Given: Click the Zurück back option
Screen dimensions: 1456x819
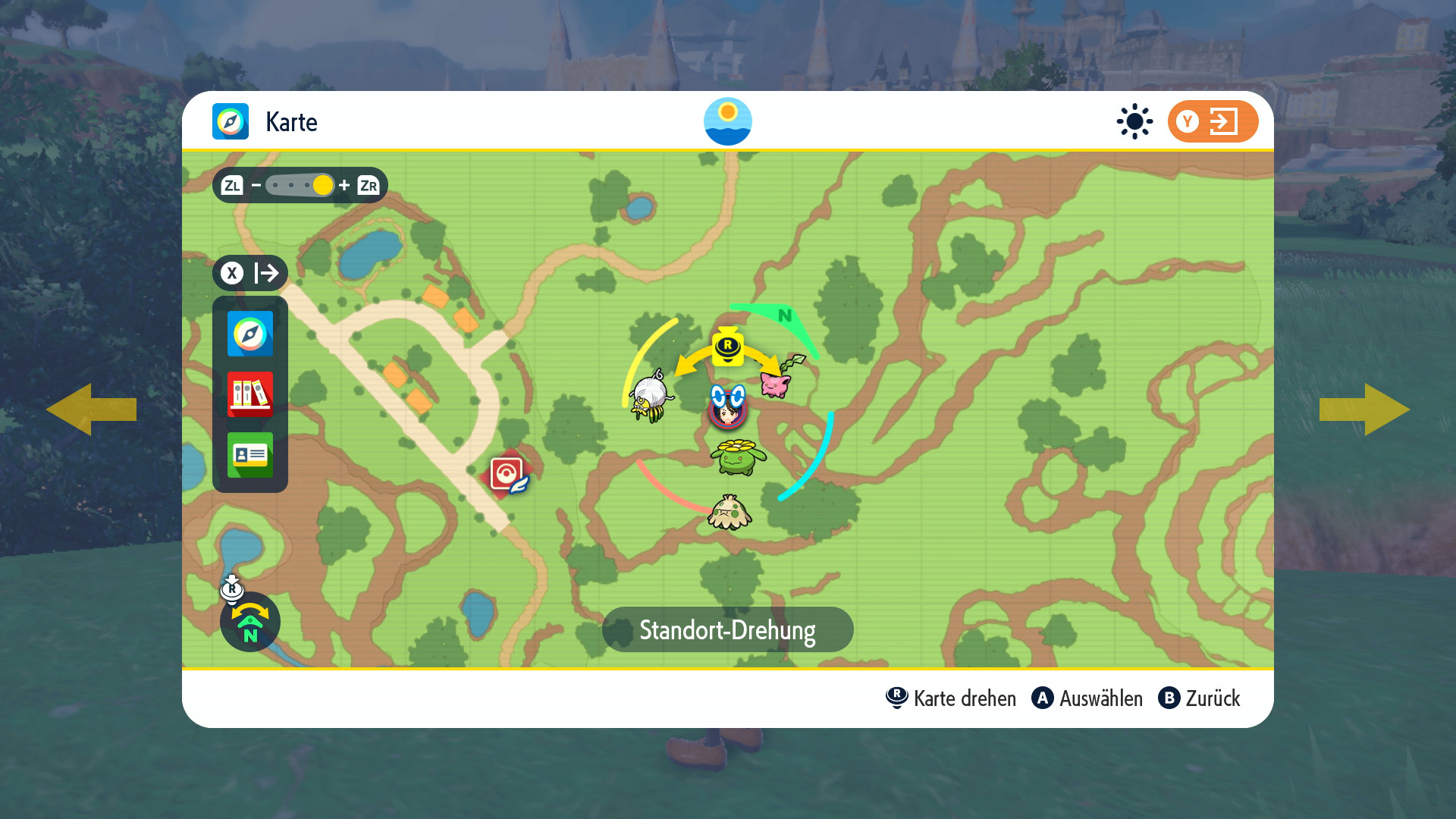Looking at the screenshot, I should point(1200,698).
